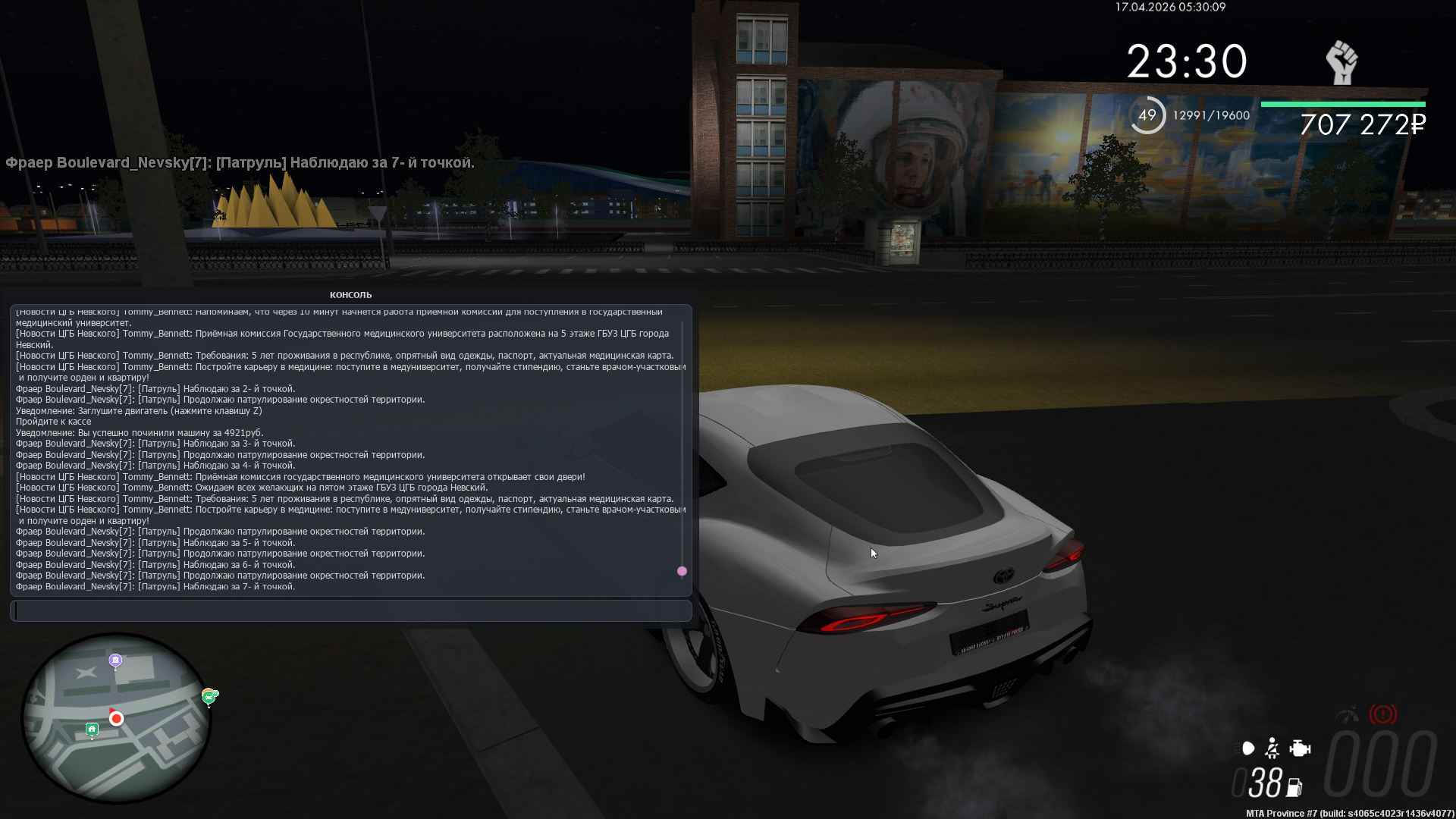The image size is (1456, 819).
Task: Click the engine indicator icon
Action: (x=1300, y=749)
